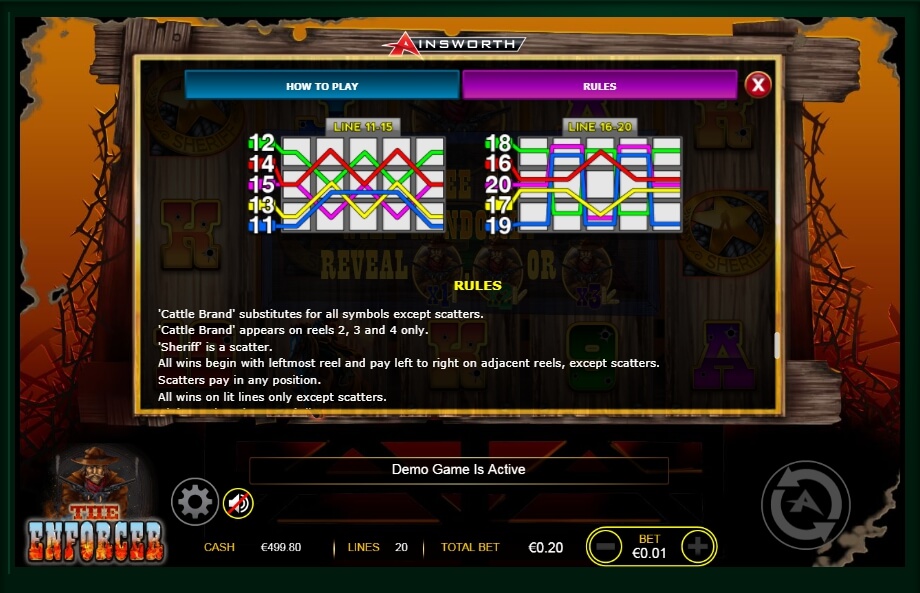
Task: Switch to the How To Play tab
Action: (322, 86)
